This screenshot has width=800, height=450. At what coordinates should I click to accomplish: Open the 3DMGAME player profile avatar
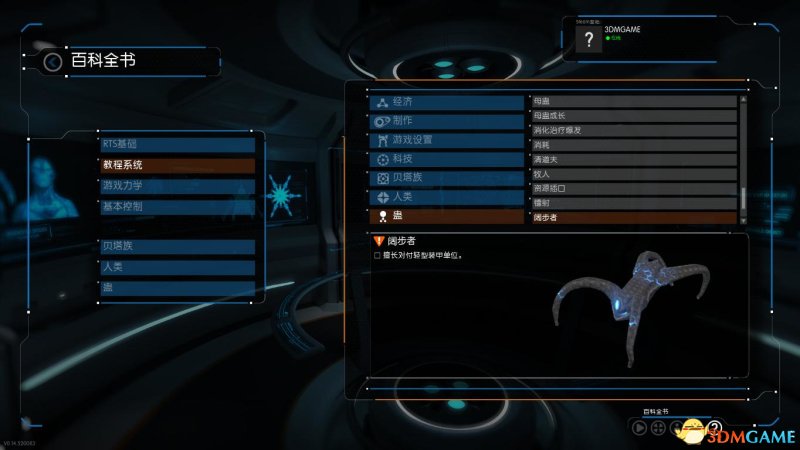(x=590, y=40)
